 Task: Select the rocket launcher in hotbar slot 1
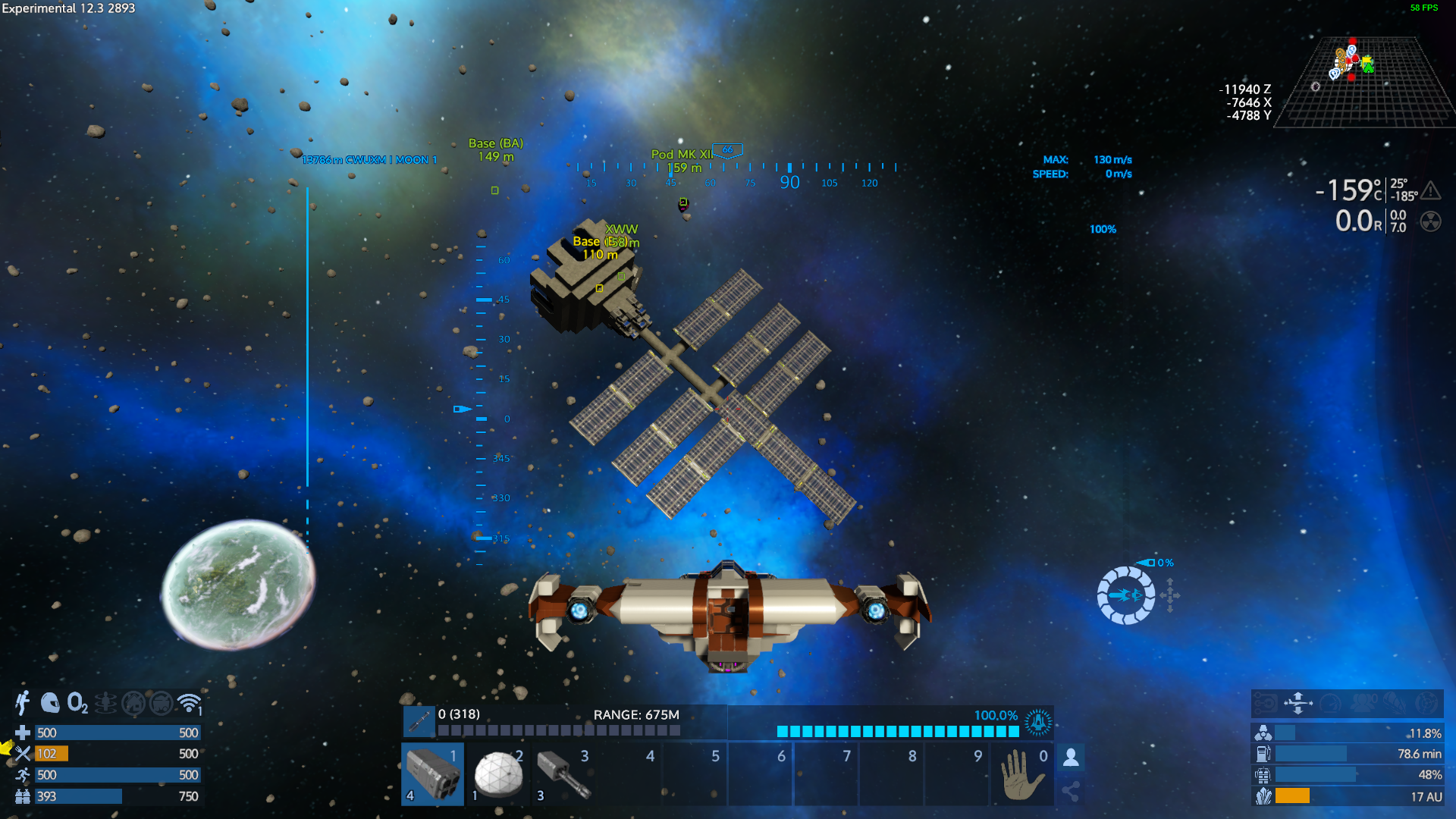tap(432, 773)
